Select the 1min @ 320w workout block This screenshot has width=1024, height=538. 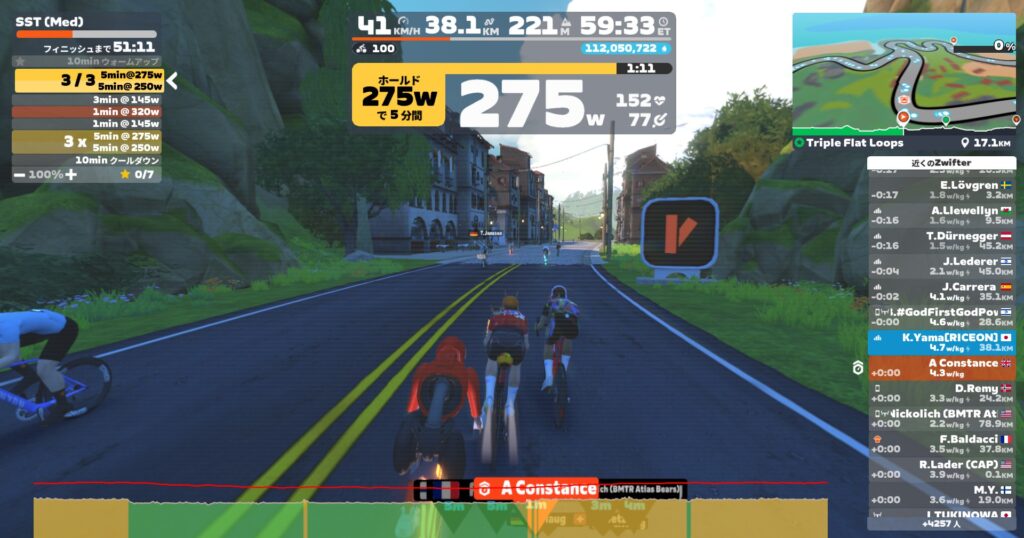[x=88, y=112]
